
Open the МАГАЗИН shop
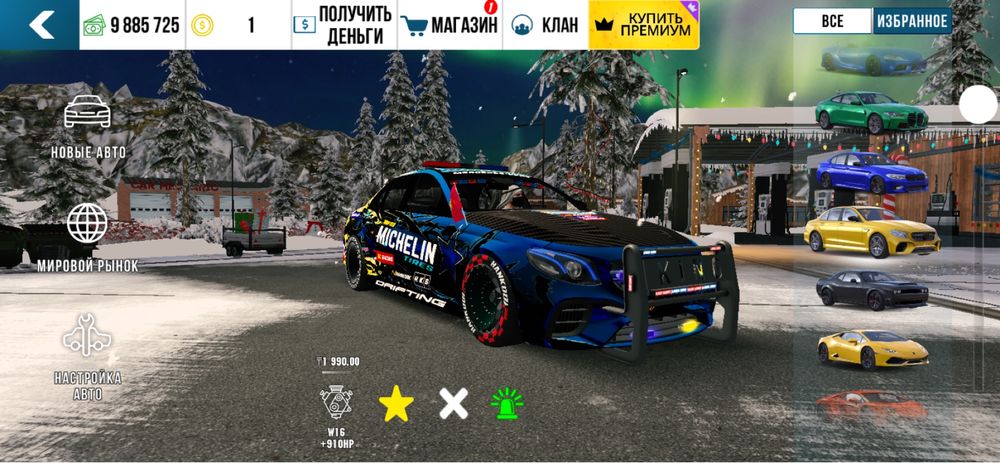coord(450,25)
